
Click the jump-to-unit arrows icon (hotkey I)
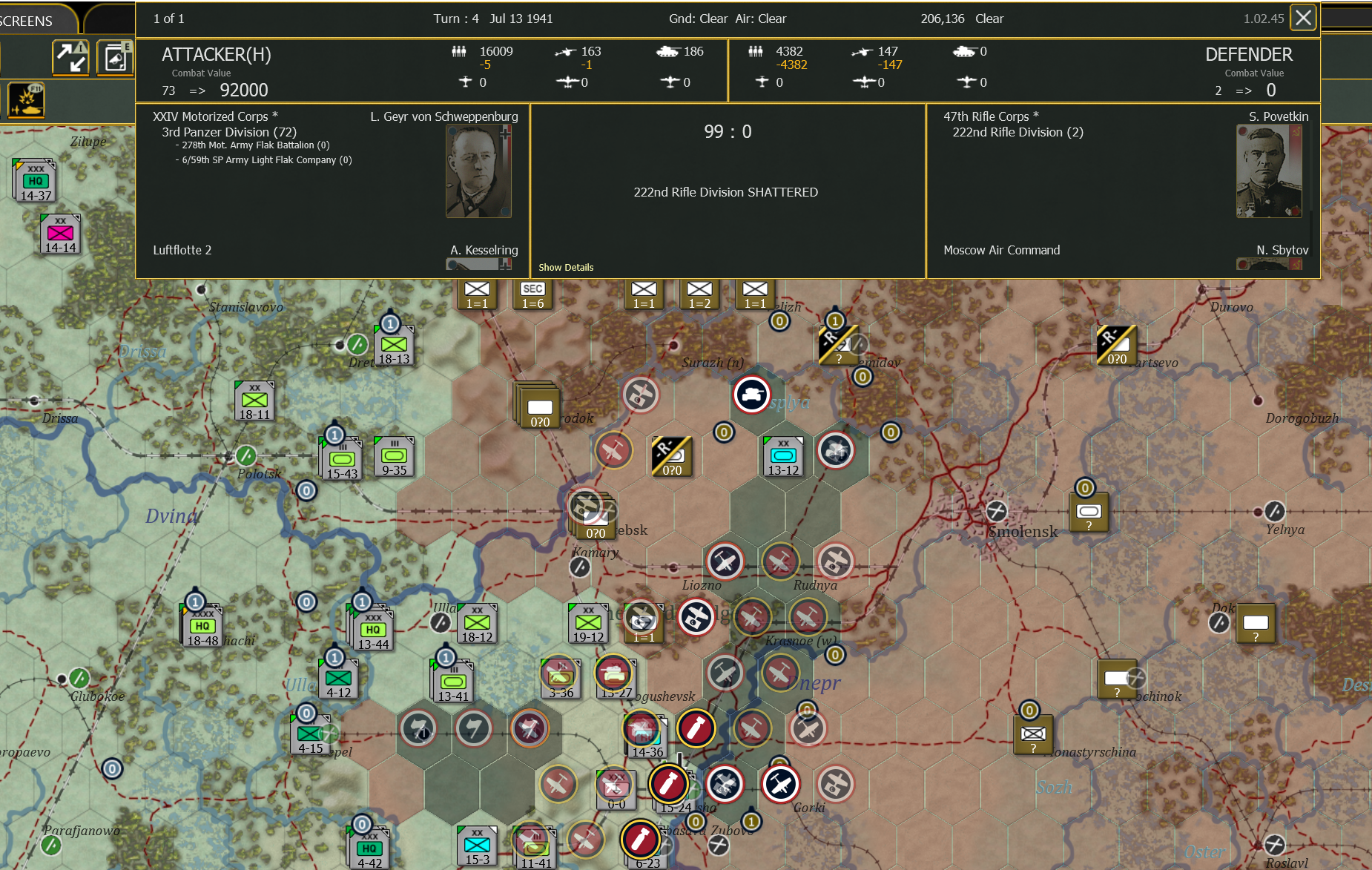[x=69, y=57]
